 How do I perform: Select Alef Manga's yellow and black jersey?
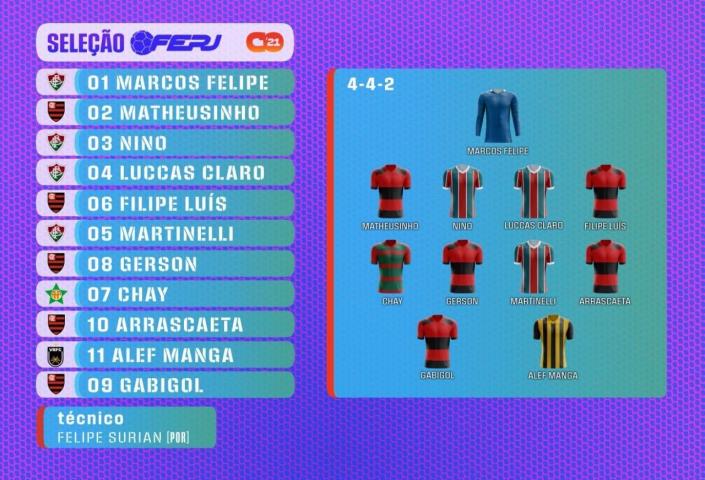(x=552, y=342)
